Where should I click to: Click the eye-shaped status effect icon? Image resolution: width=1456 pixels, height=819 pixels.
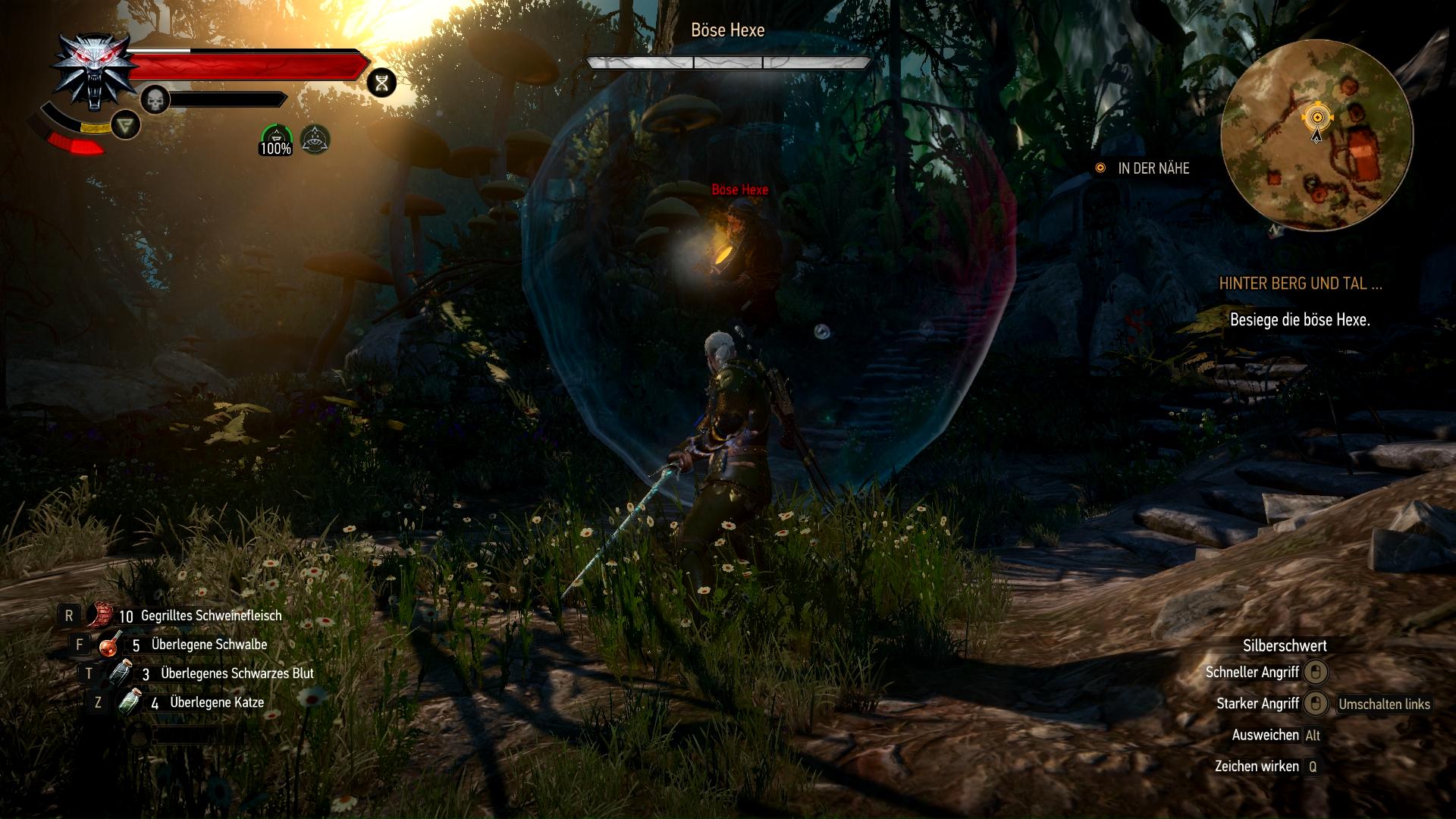pyautogui.click(x=315, y=138)
